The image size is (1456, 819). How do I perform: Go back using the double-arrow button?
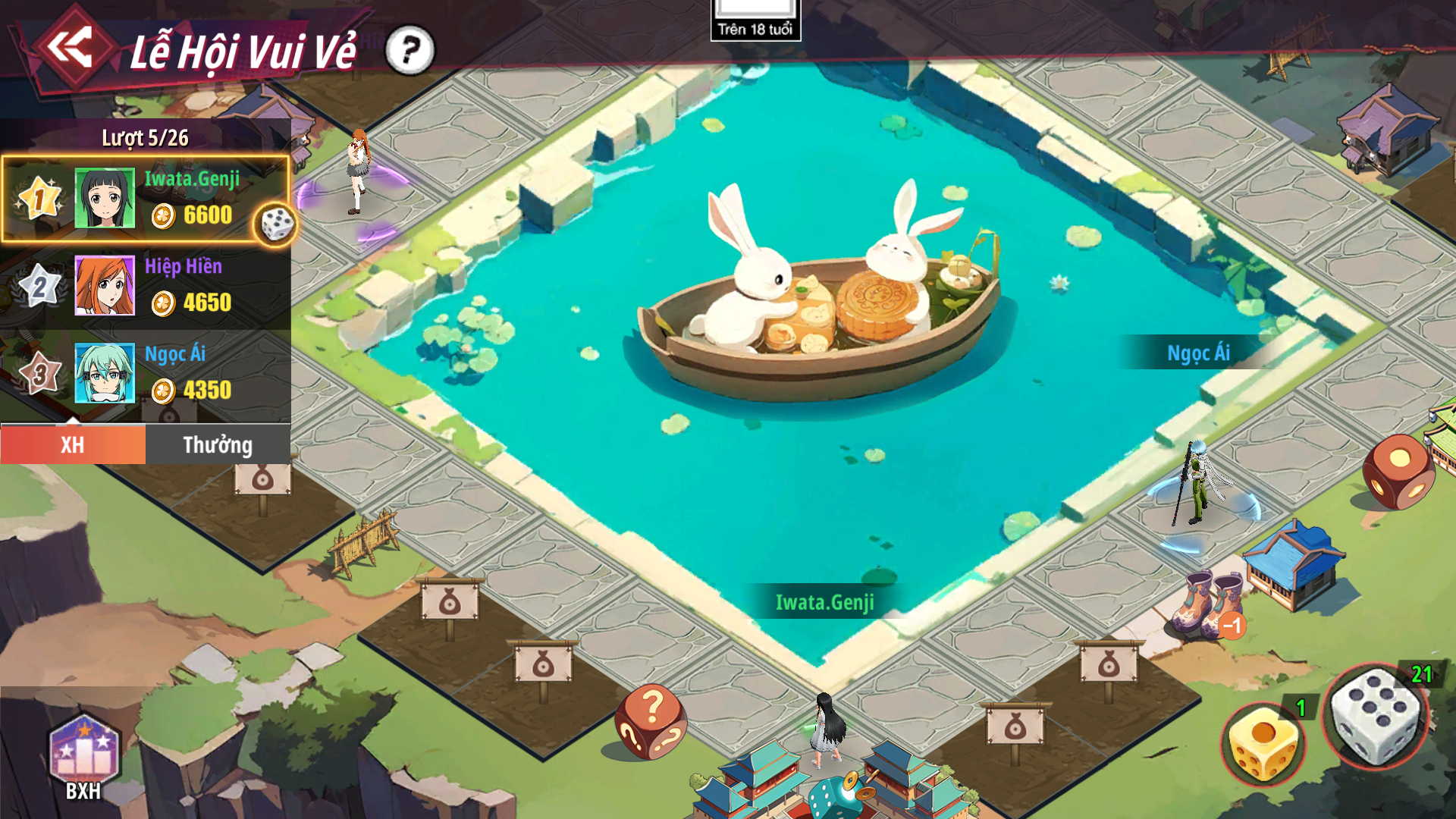[70, 47]
